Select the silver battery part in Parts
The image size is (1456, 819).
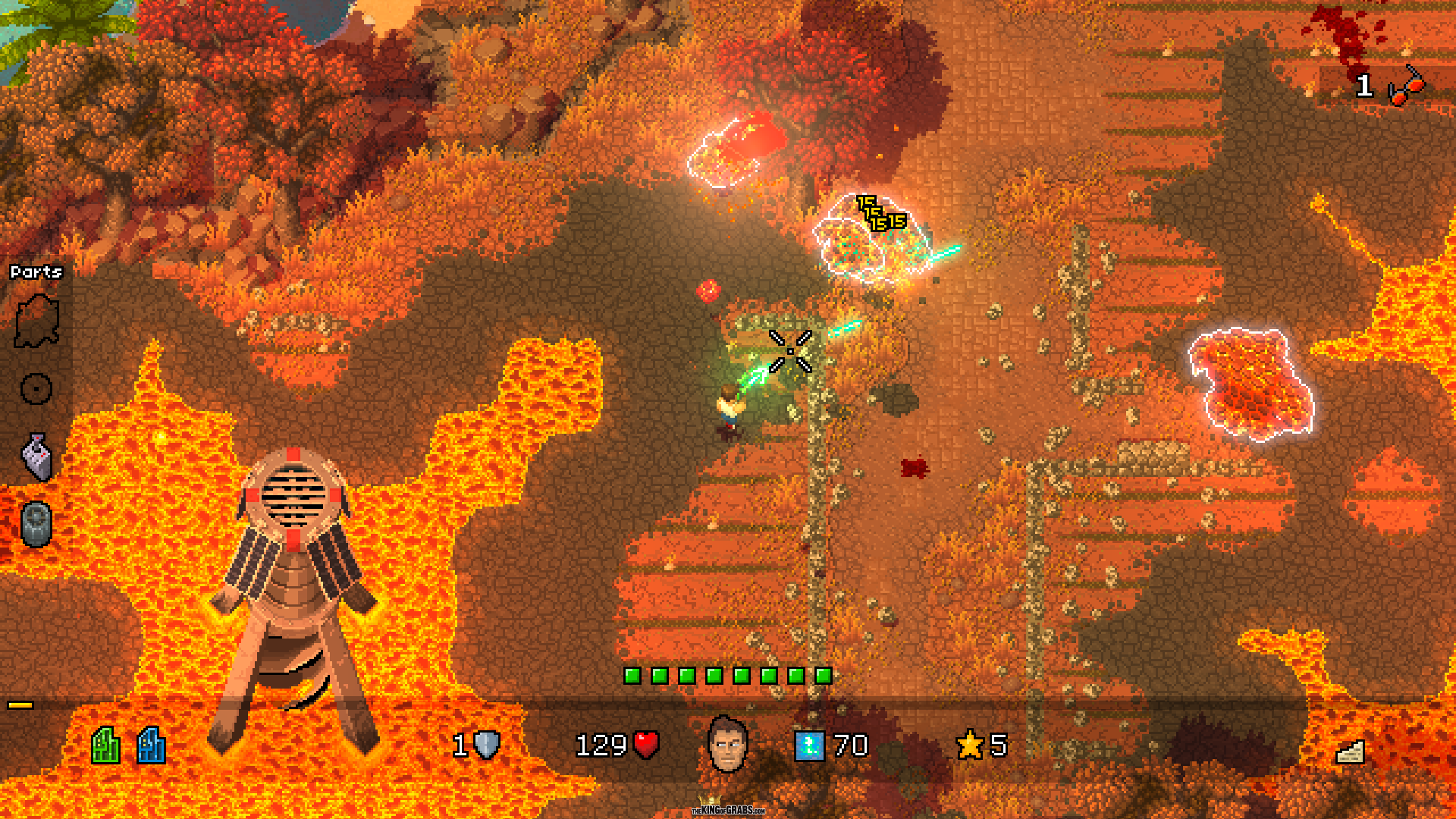click(x=36, y=457)
